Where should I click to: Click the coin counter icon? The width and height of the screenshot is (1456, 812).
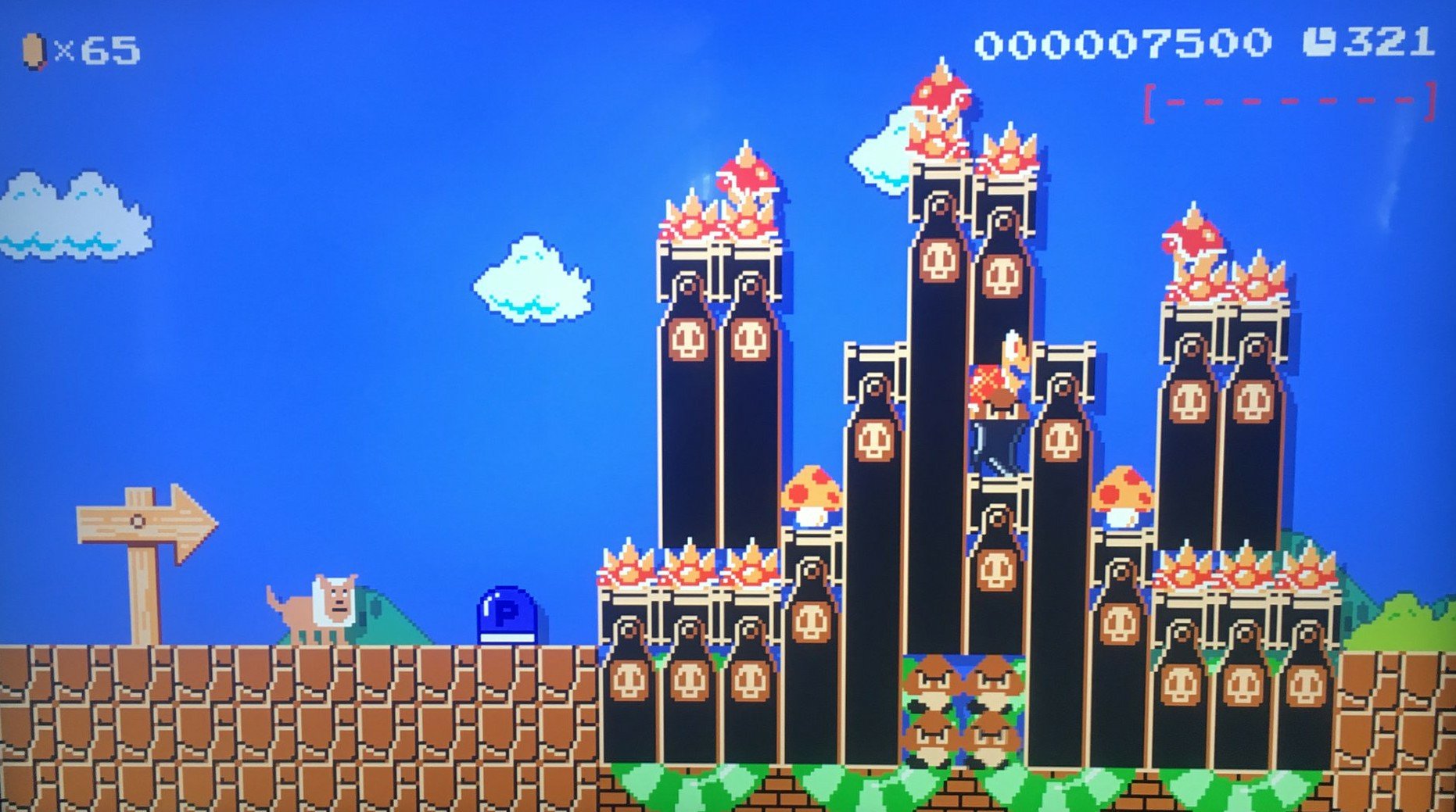coord(35,48)
